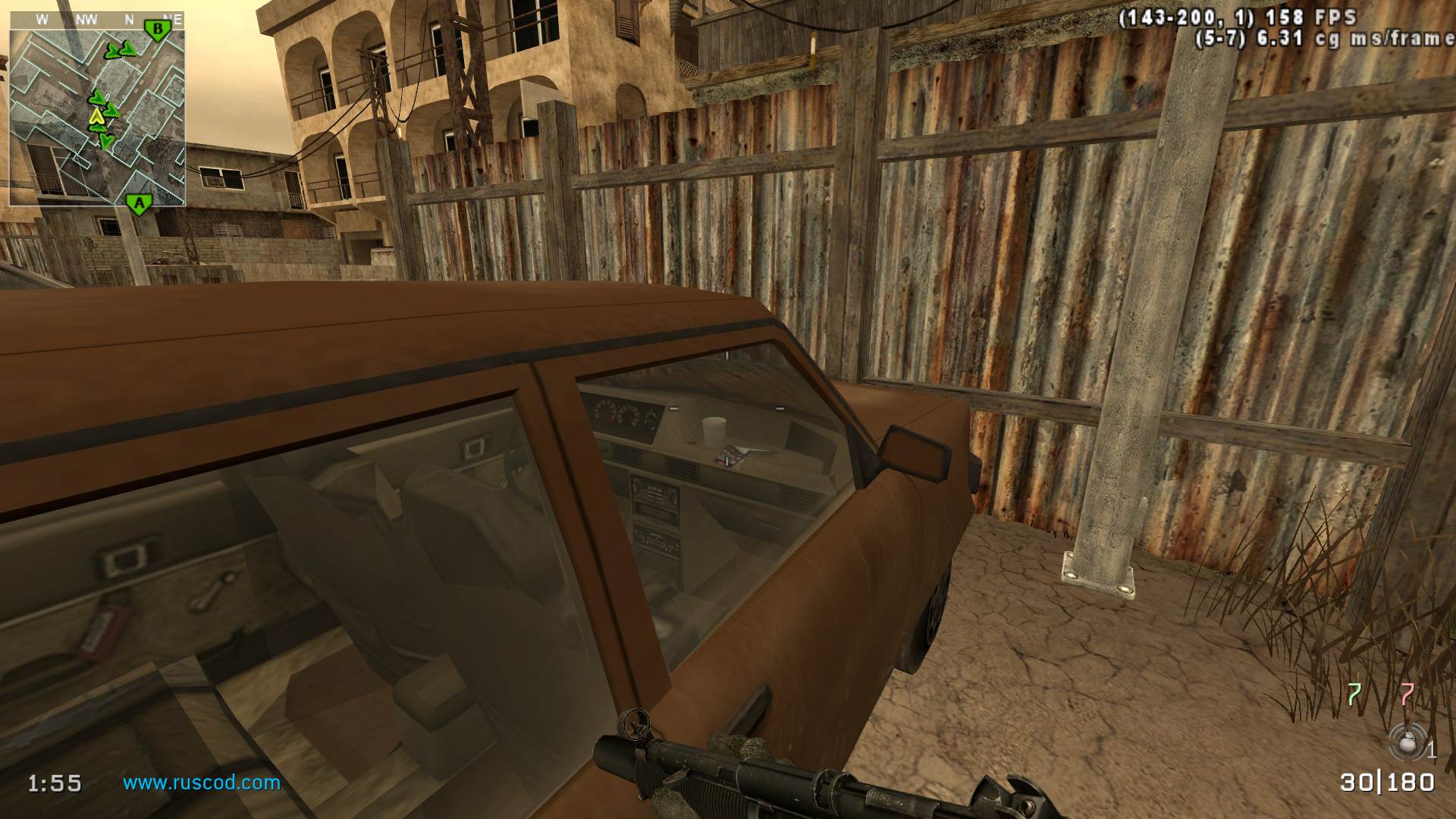Select the frag grenade icon
The image size is (1456, 819).
pos(1407,742)
